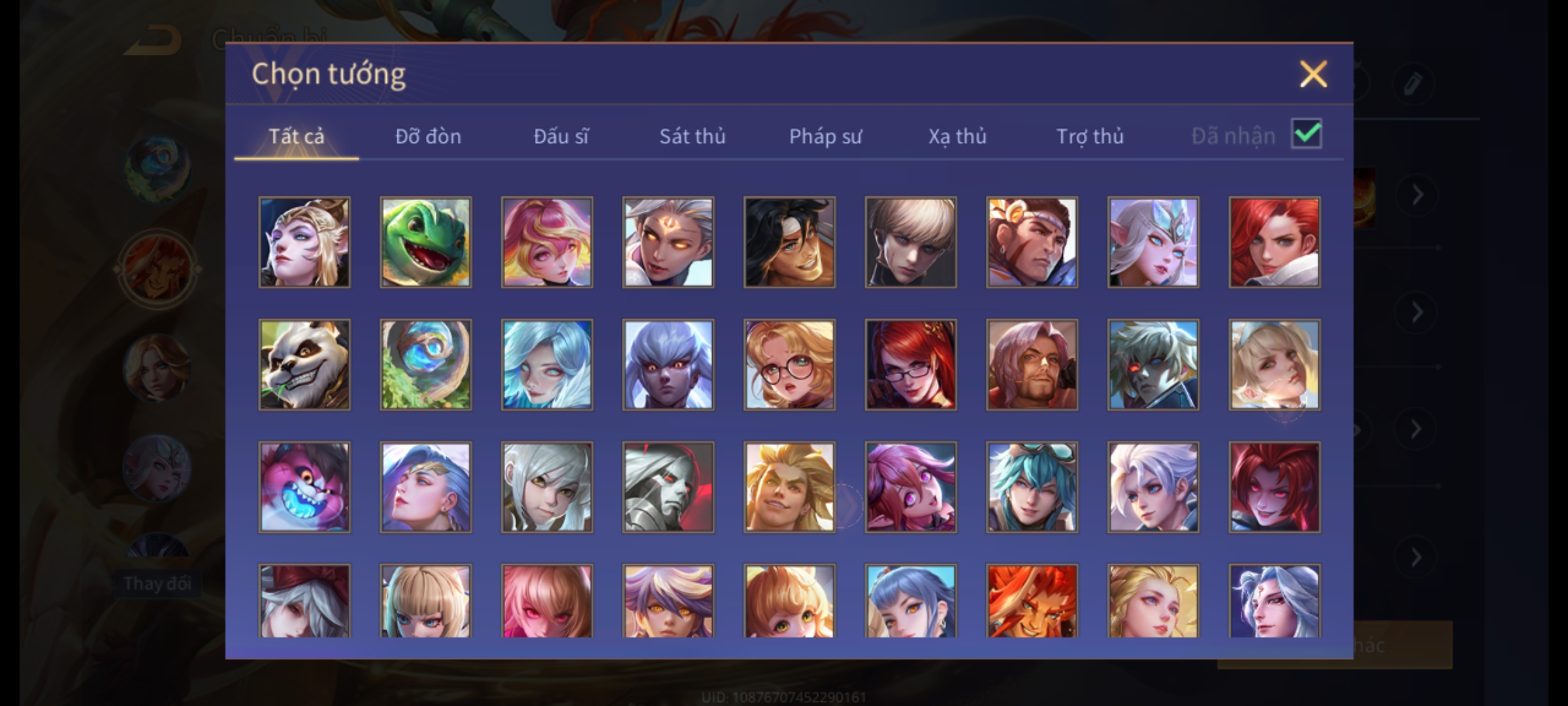Image resolution: width=1568 pixels, height=706 pixels.
Task: Select the Pháp sư tab
Action: point(825,136)
